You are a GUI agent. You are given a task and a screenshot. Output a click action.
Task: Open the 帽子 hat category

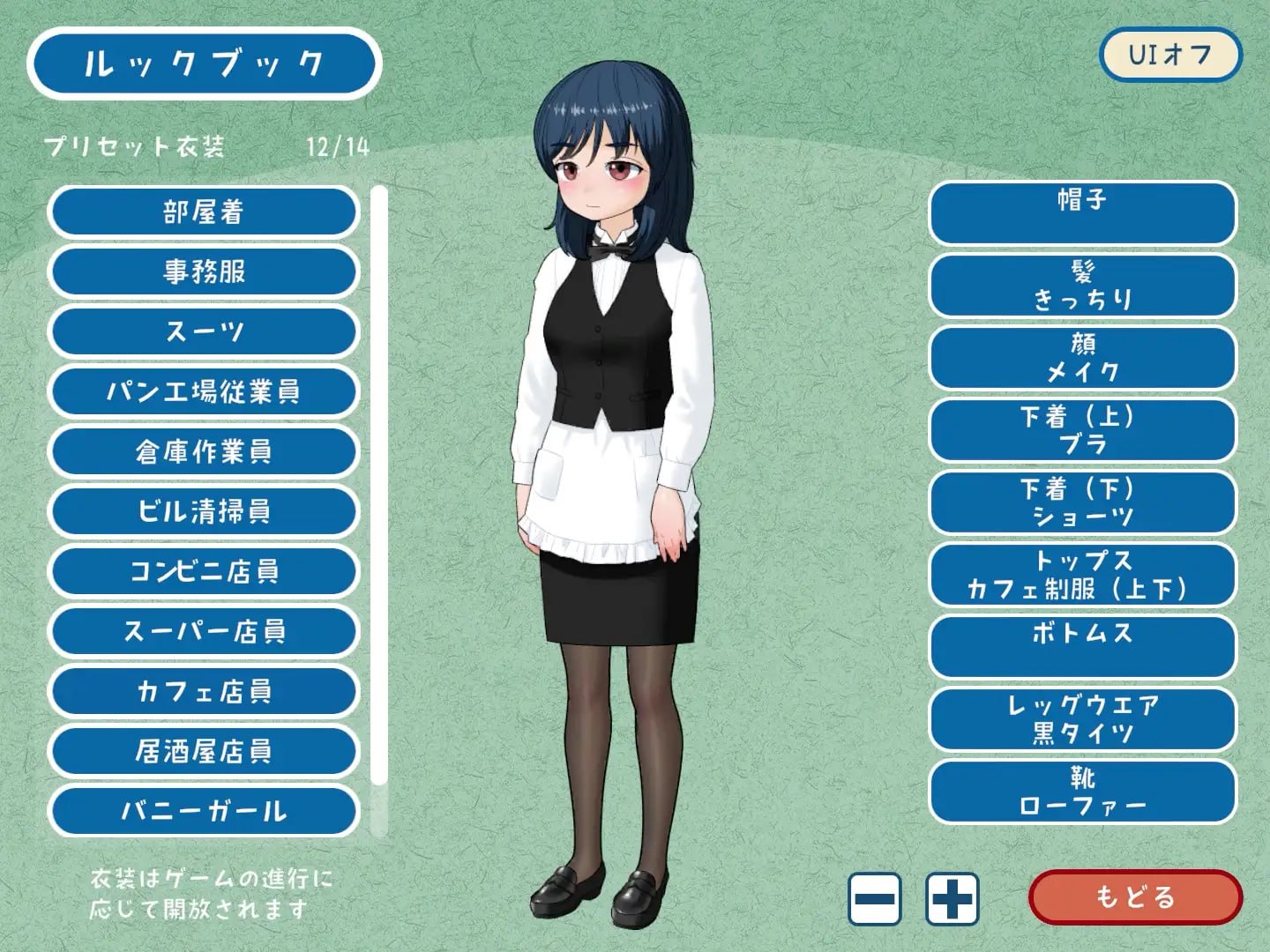1083,213
